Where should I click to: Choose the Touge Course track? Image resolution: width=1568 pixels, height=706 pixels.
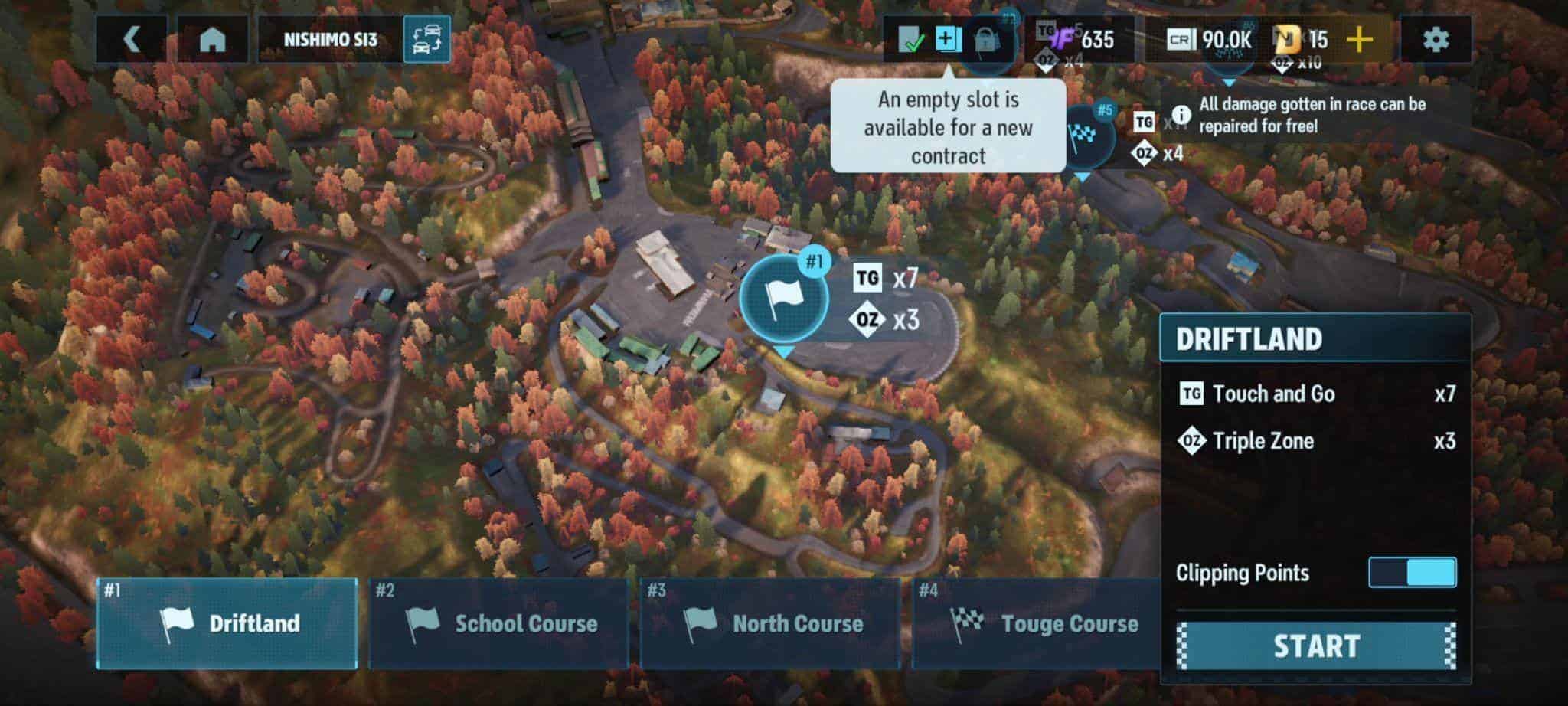pos(1041,623)
